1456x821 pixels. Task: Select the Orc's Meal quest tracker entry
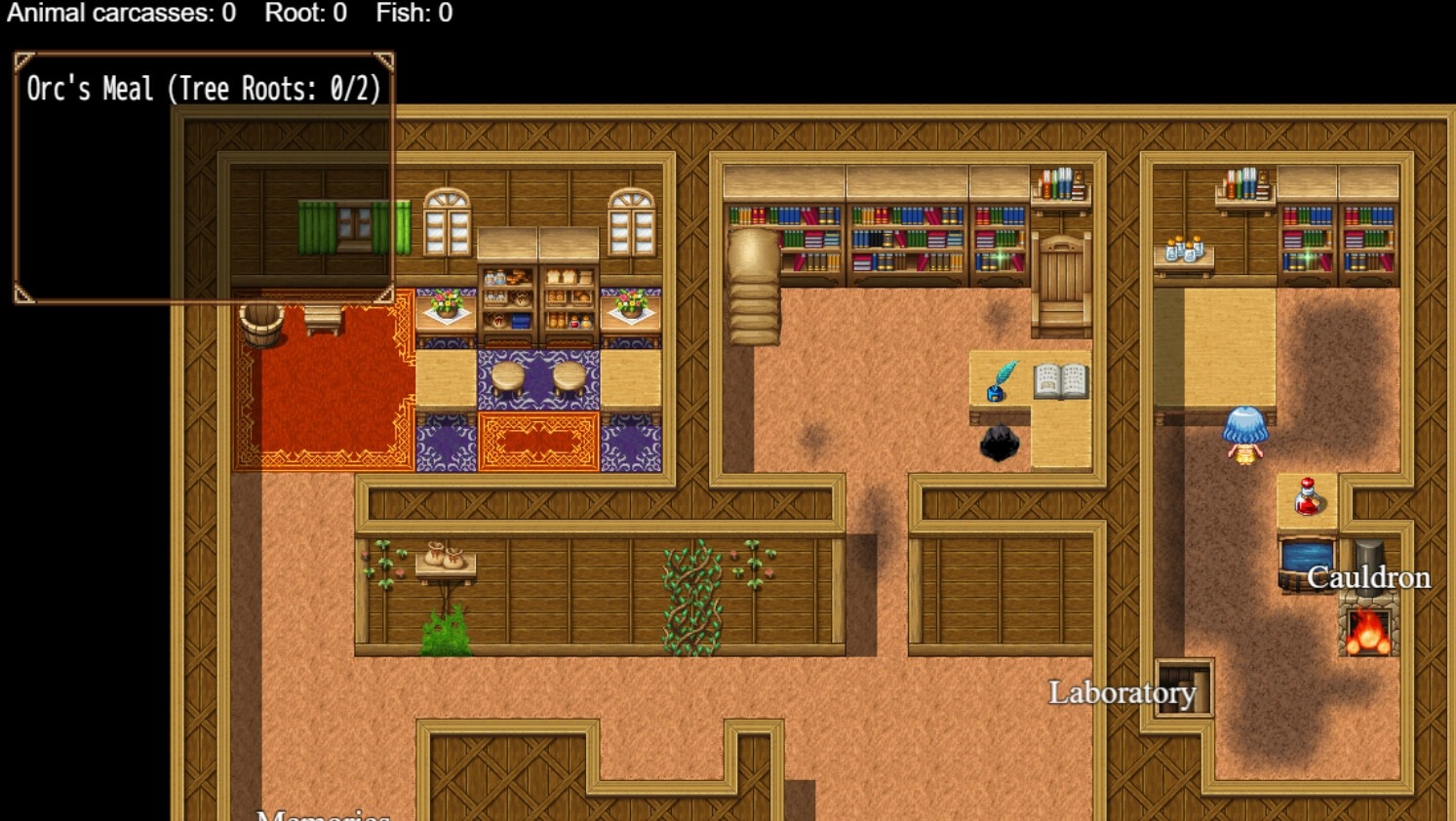[x=203, y=90]
